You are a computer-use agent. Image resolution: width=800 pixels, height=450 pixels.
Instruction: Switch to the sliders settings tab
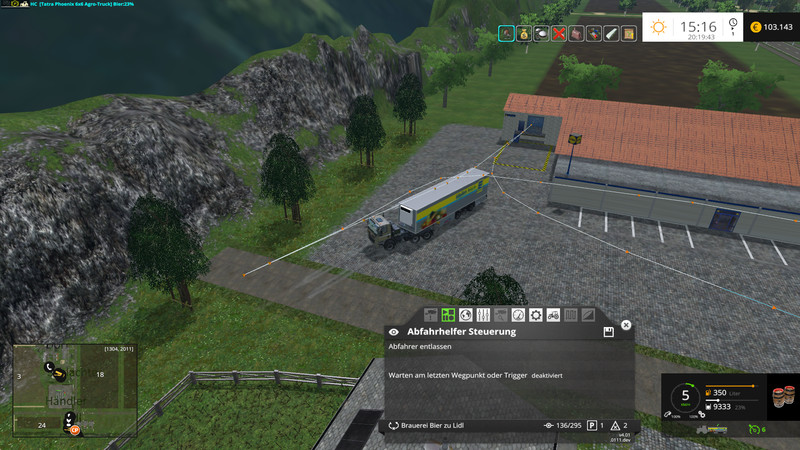[483, 315]
